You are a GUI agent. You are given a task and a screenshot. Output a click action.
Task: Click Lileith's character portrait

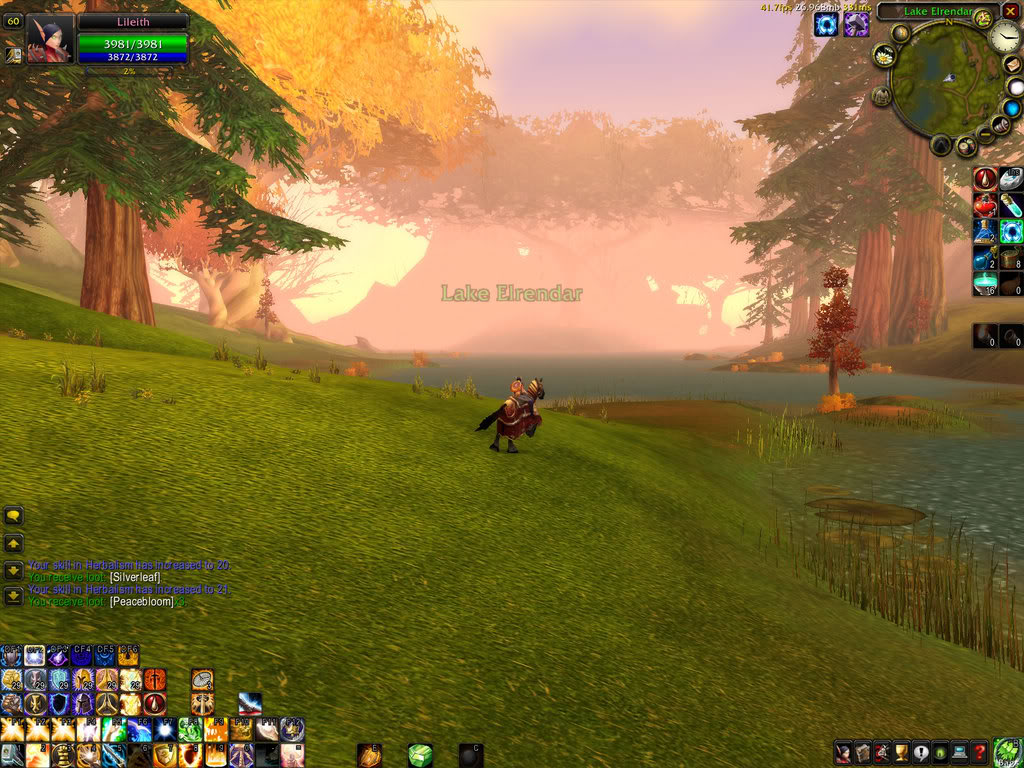tap(49, 39)
